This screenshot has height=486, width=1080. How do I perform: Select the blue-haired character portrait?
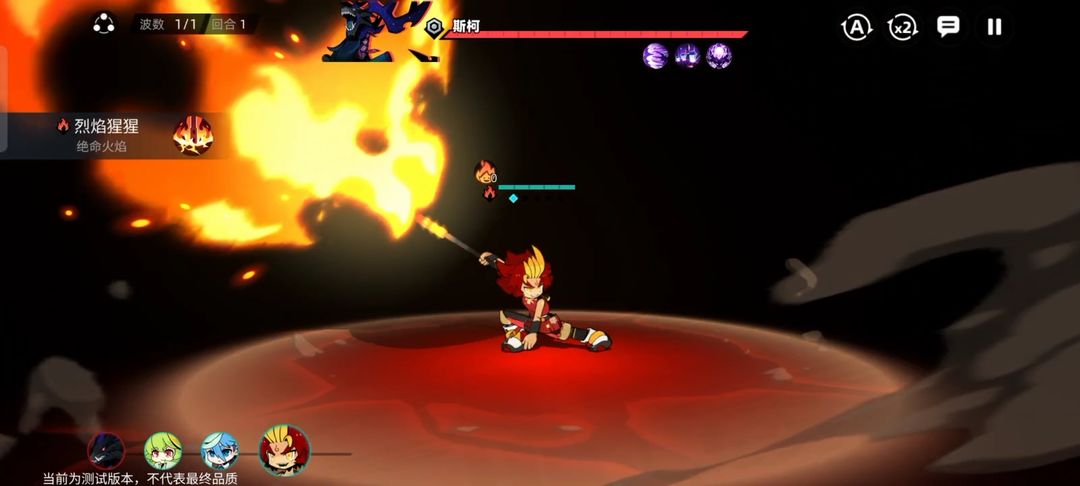tap(220, 451)
